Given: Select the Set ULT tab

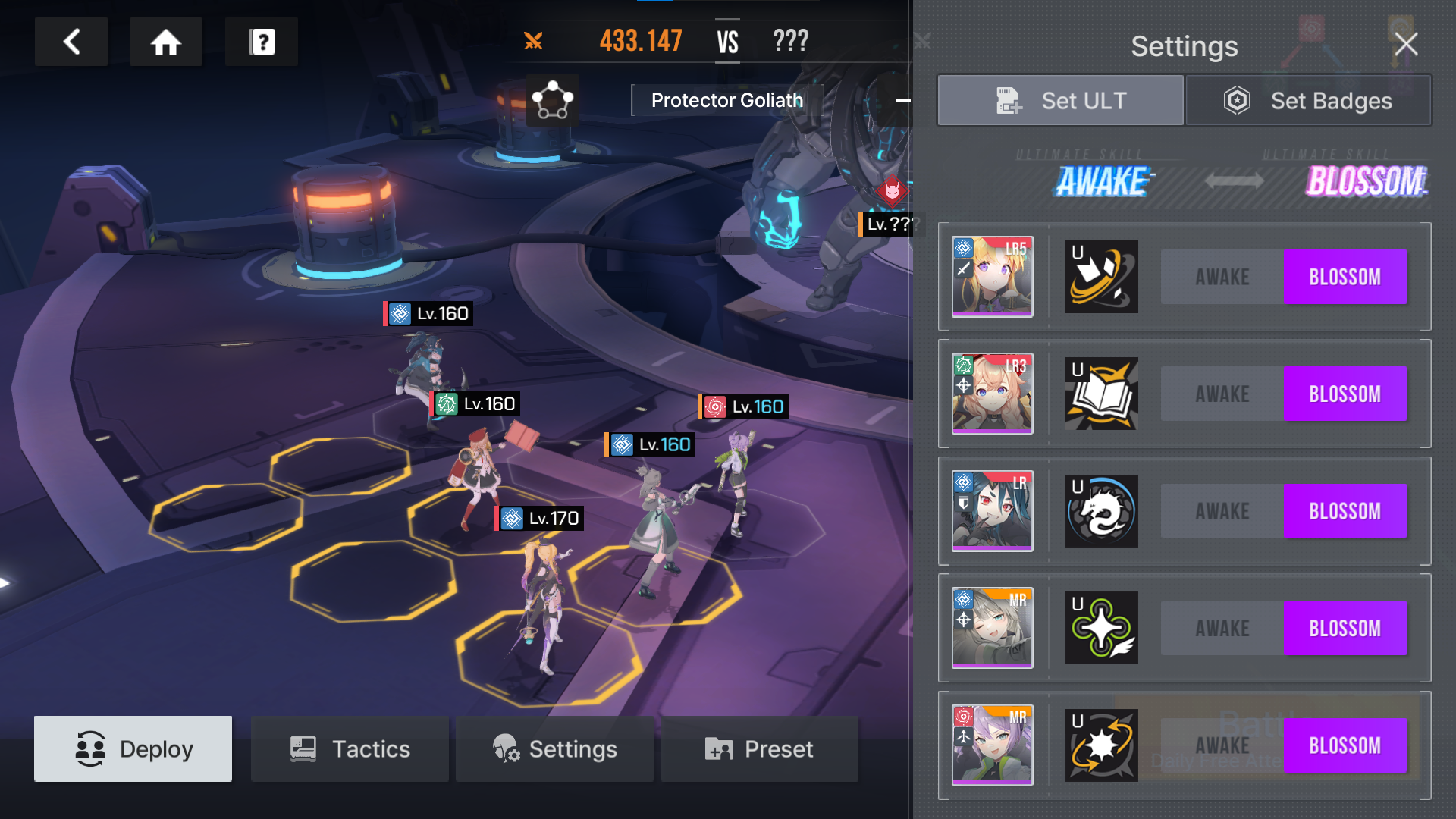Looking at the screenshot, I should point(1060,100).
